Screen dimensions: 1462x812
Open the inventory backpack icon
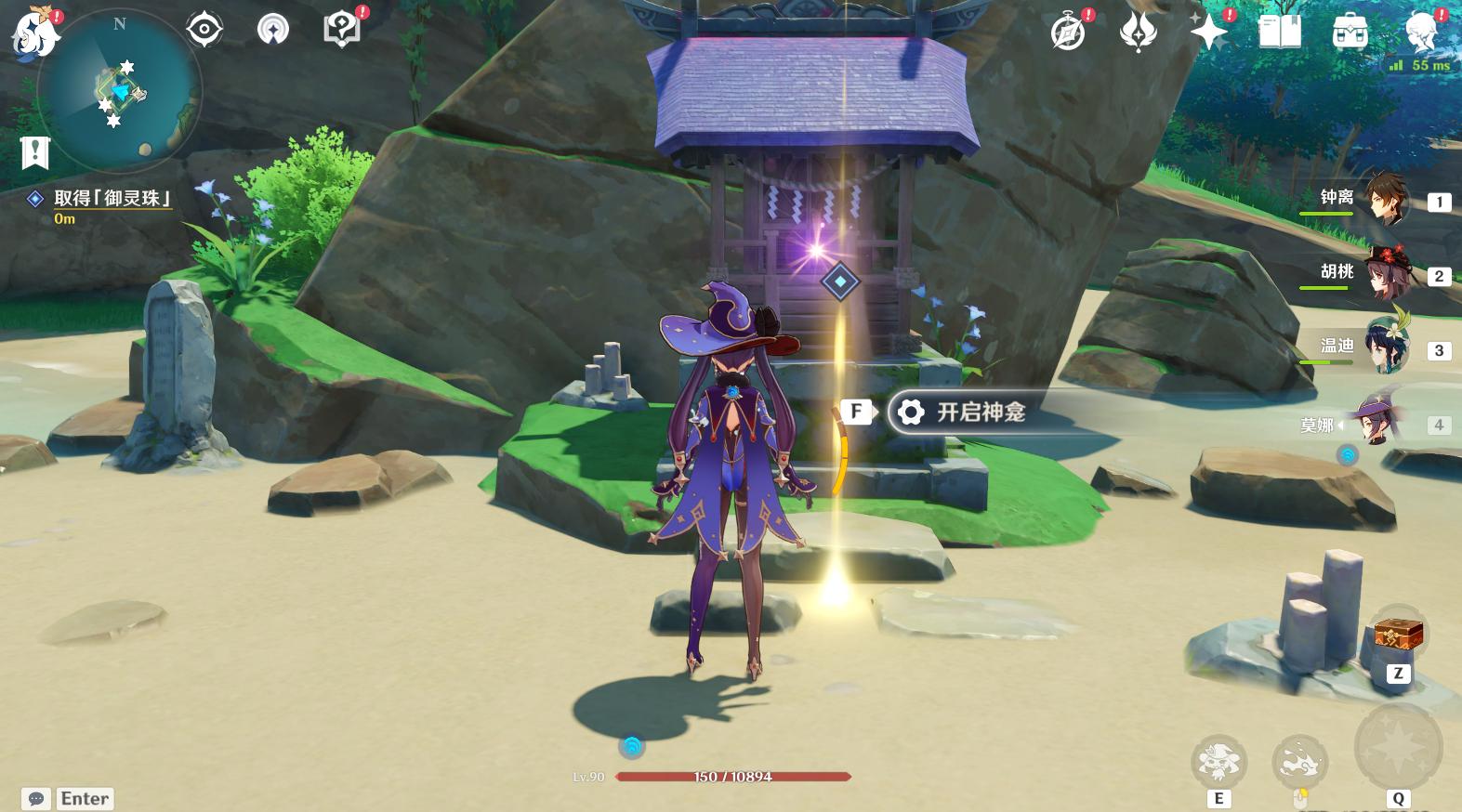1350,33
